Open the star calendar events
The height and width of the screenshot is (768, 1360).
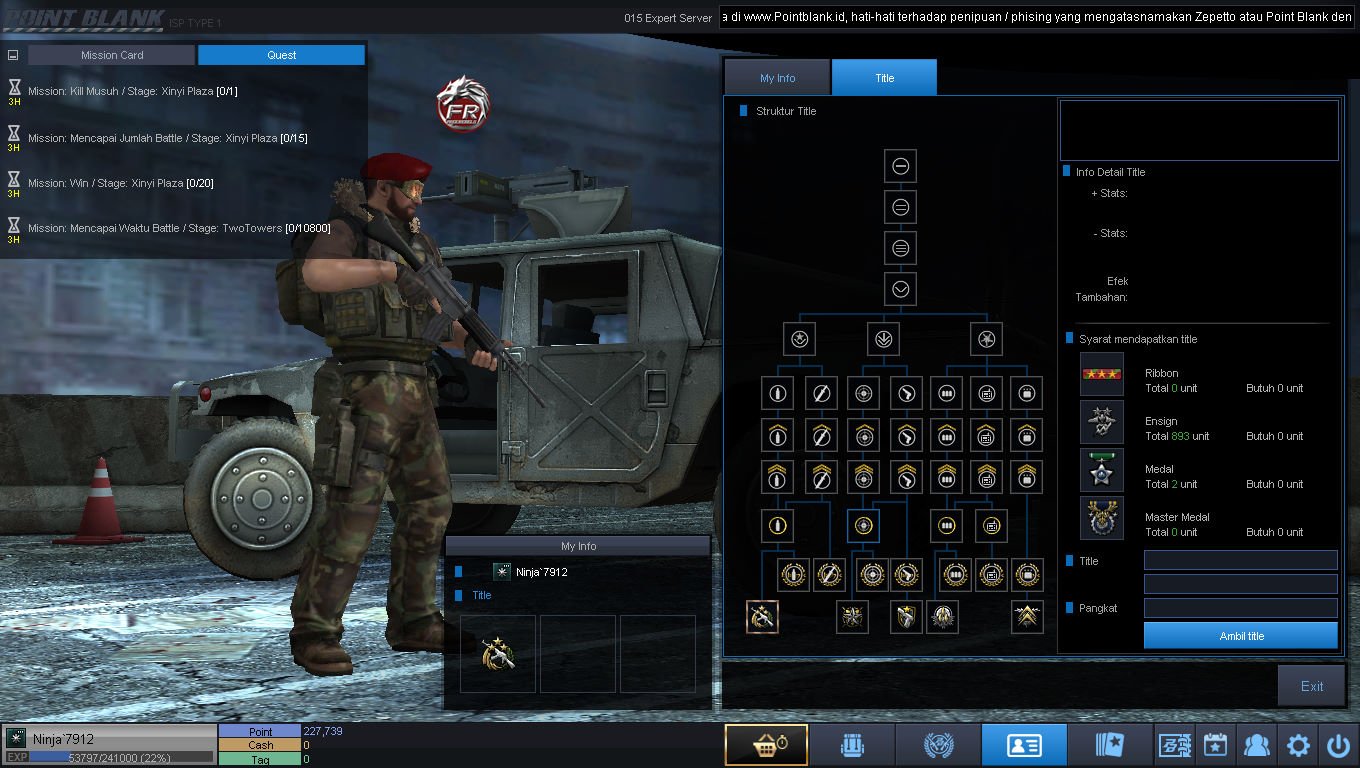coord(1215,745)
